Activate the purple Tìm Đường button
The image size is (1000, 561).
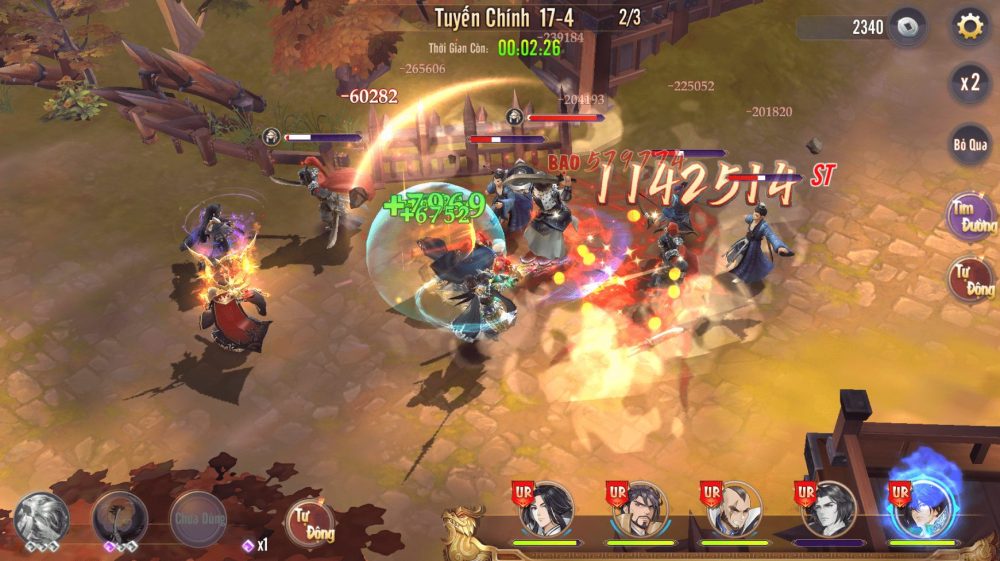970,215
